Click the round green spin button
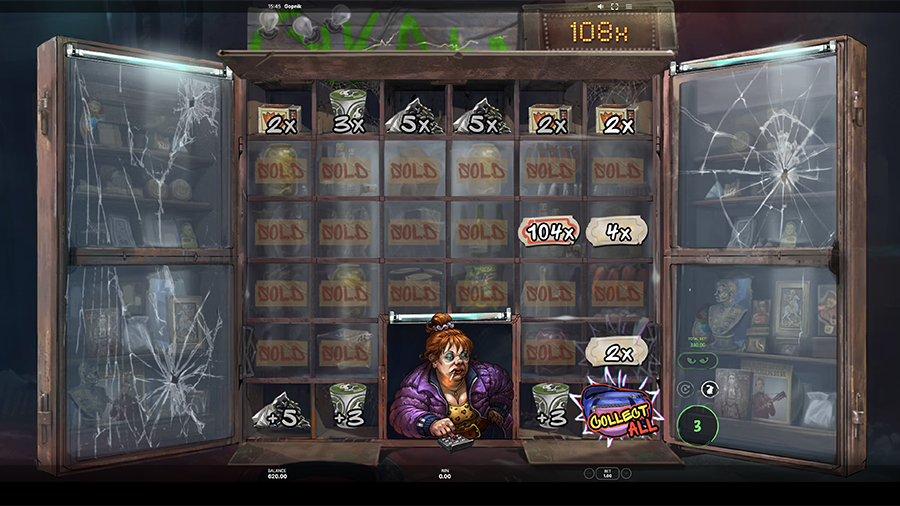The image size is (900, 506). 695,422
